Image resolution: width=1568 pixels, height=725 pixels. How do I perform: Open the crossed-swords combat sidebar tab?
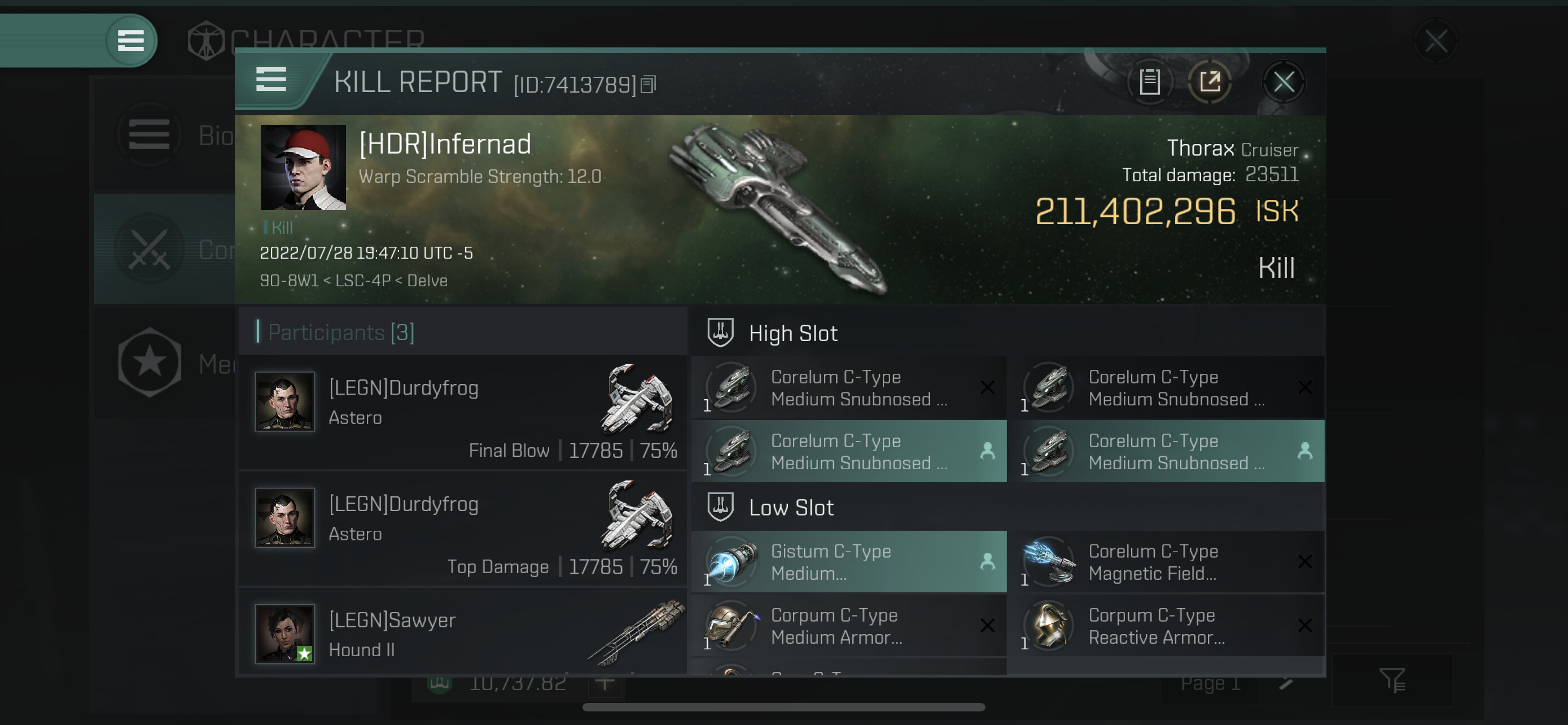[x=150, y=250]
